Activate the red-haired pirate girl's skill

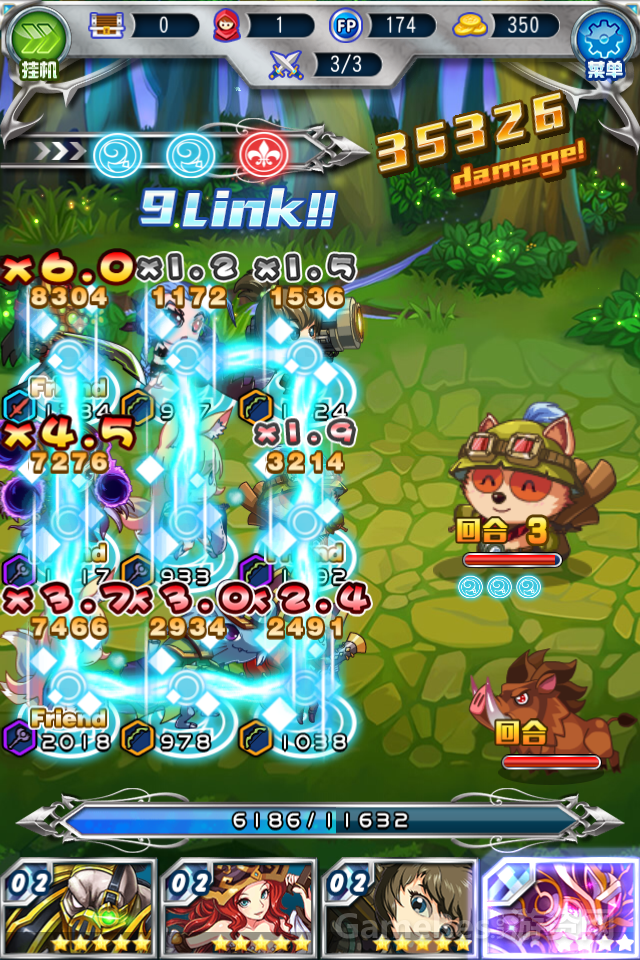pos(239,908)
